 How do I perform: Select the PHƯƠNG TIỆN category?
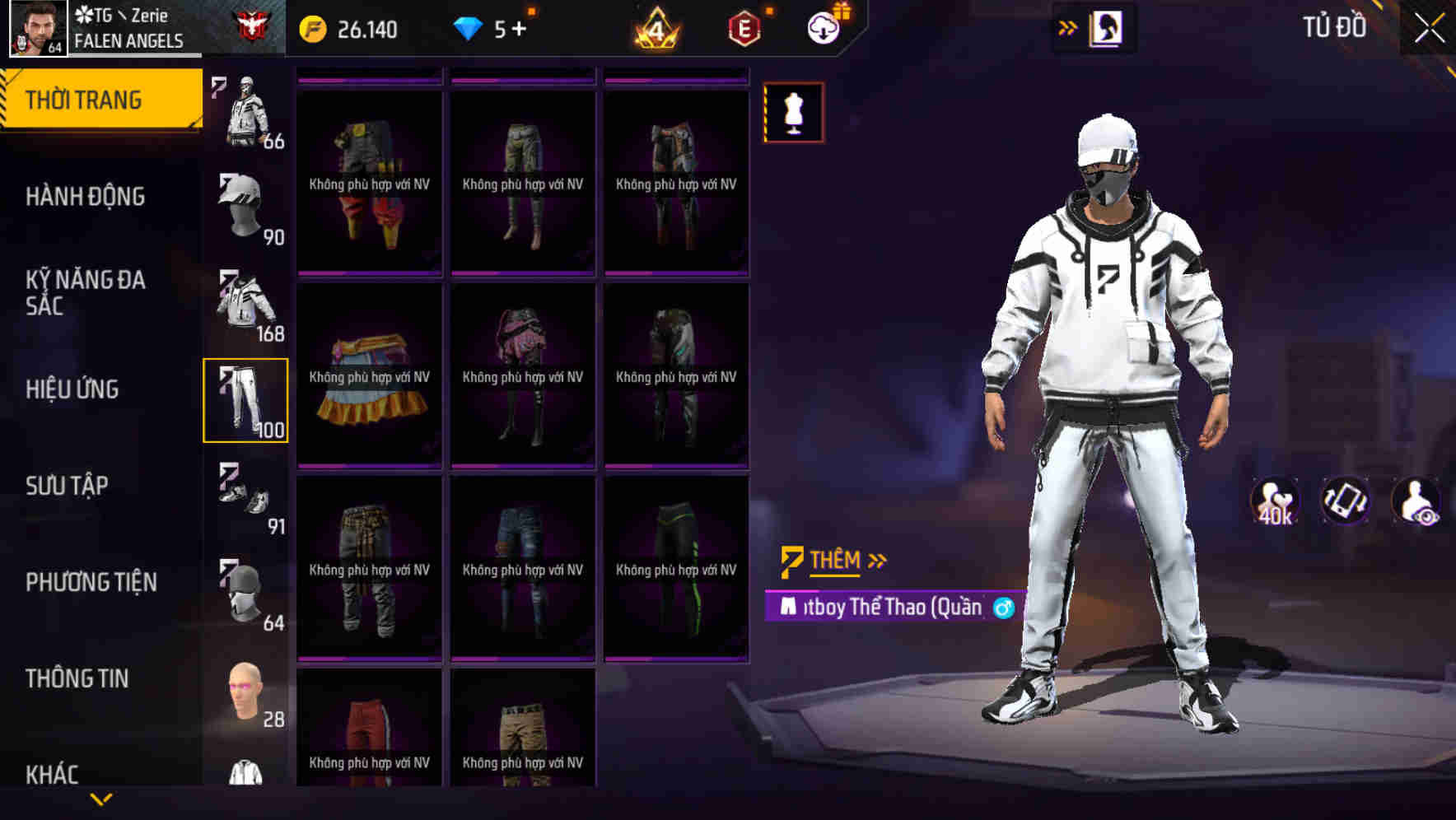point(91,581)
